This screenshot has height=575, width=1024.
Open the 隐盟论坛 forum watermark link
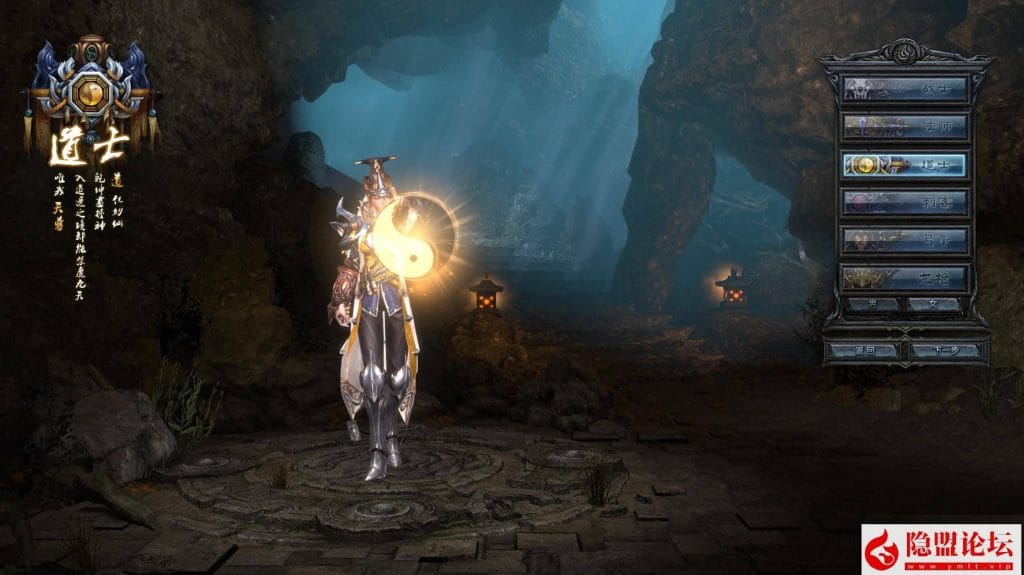click(x=941, y=548)
